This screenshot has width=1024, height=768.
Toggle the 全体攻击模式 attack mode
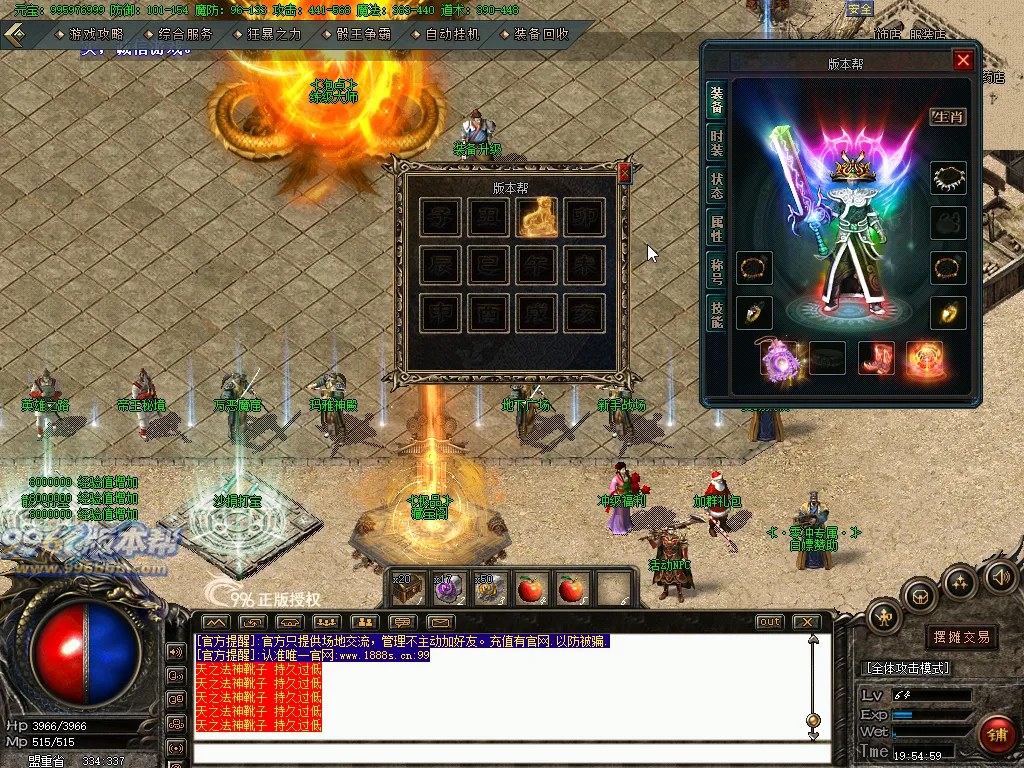coord(906,668)
